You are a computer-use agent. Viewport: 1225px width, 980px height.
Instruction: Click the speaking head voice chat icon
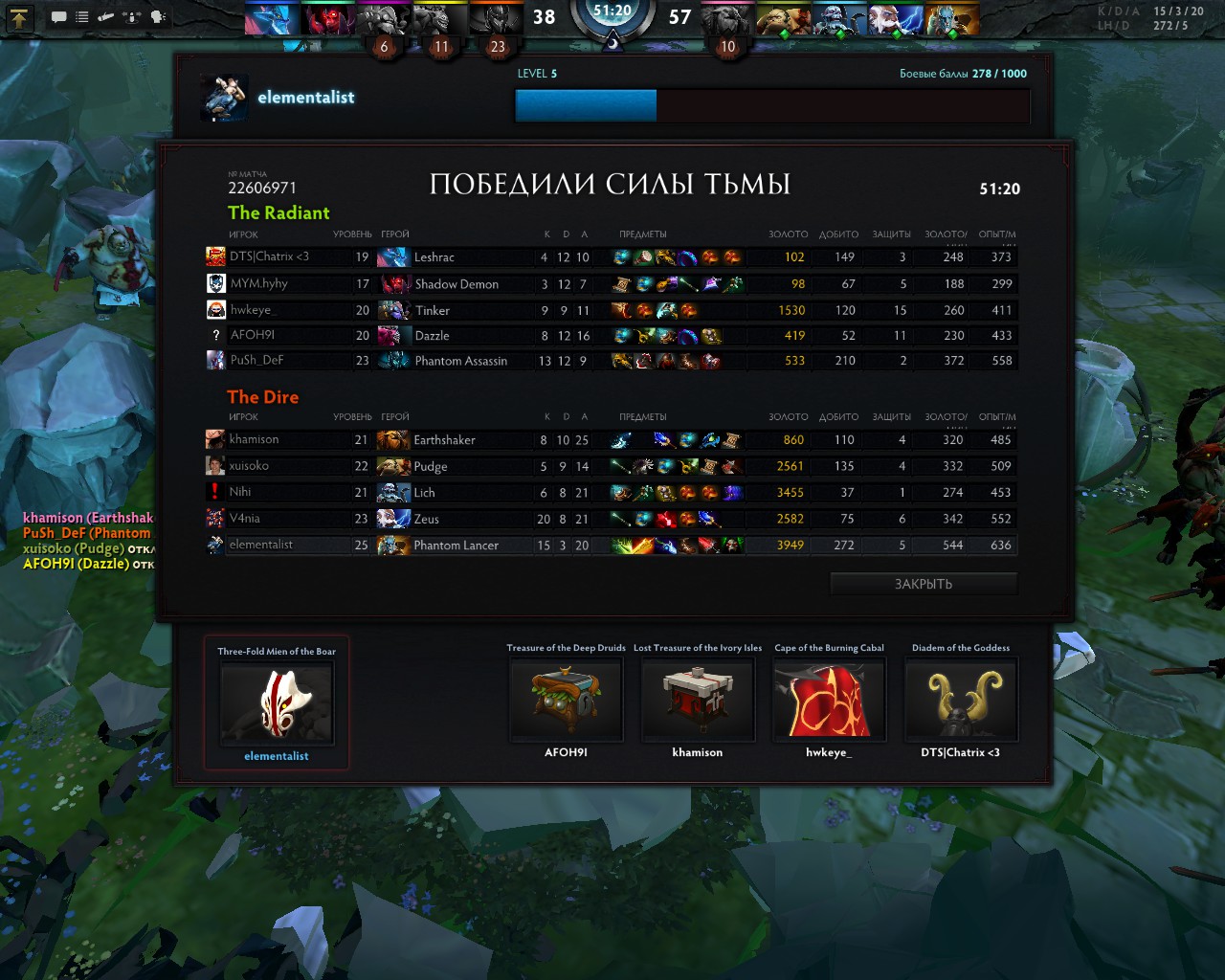(158, 17)
